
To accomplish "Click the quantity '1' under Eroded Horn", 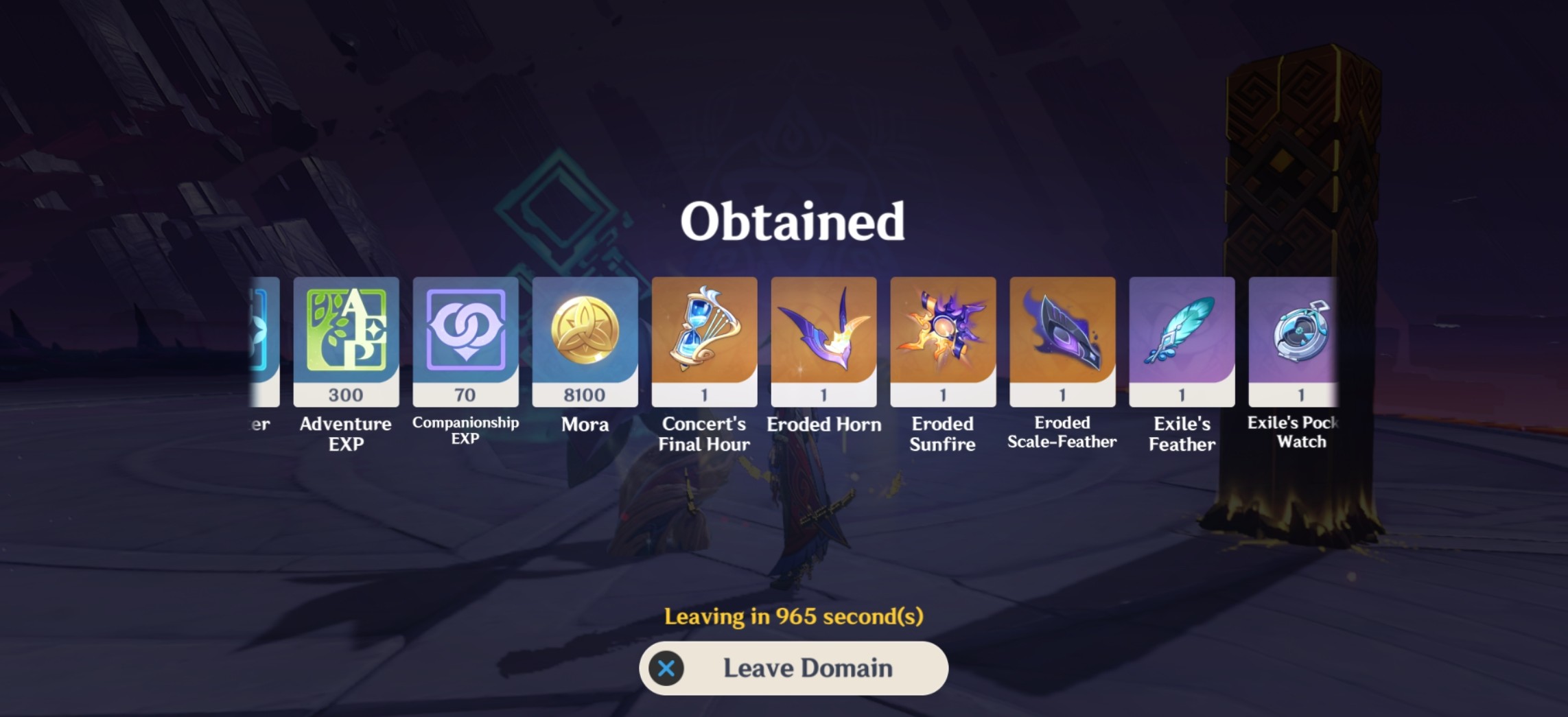I will click(824, 395).
